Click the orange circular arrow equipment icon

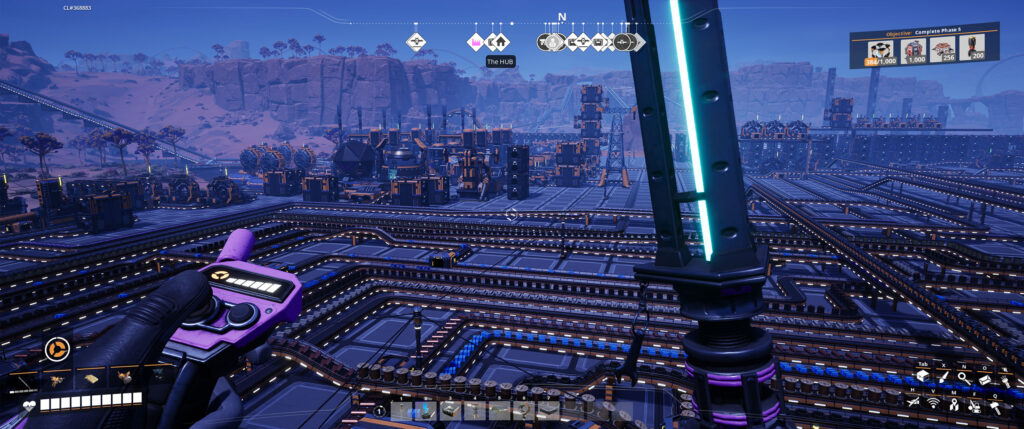click(x=55, y=350)
